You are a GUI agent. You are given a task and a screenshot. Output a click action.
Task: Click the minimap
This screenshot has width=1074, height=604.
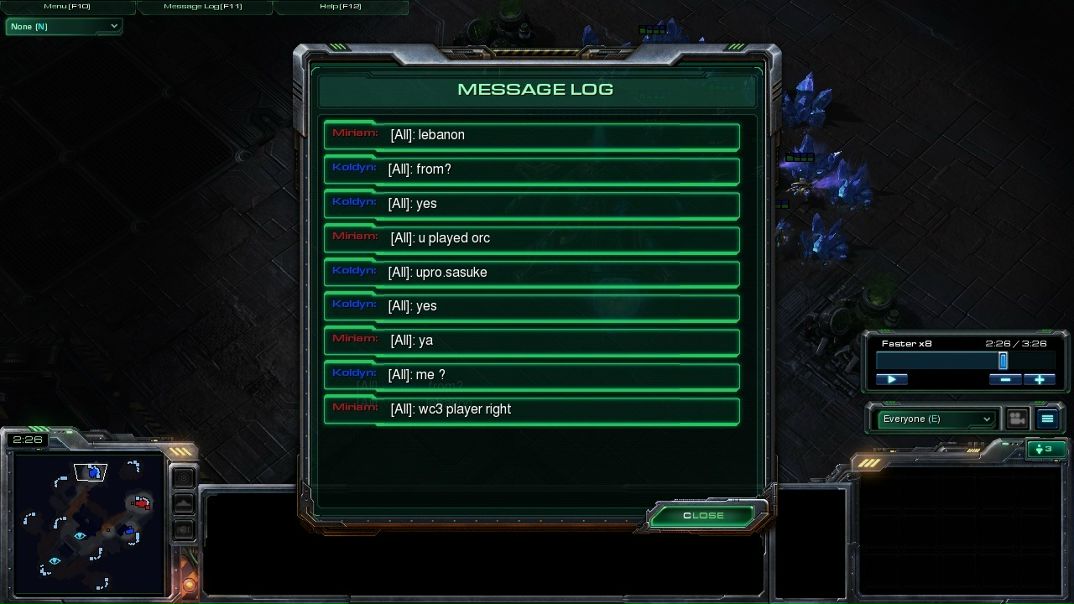point(85,525)
